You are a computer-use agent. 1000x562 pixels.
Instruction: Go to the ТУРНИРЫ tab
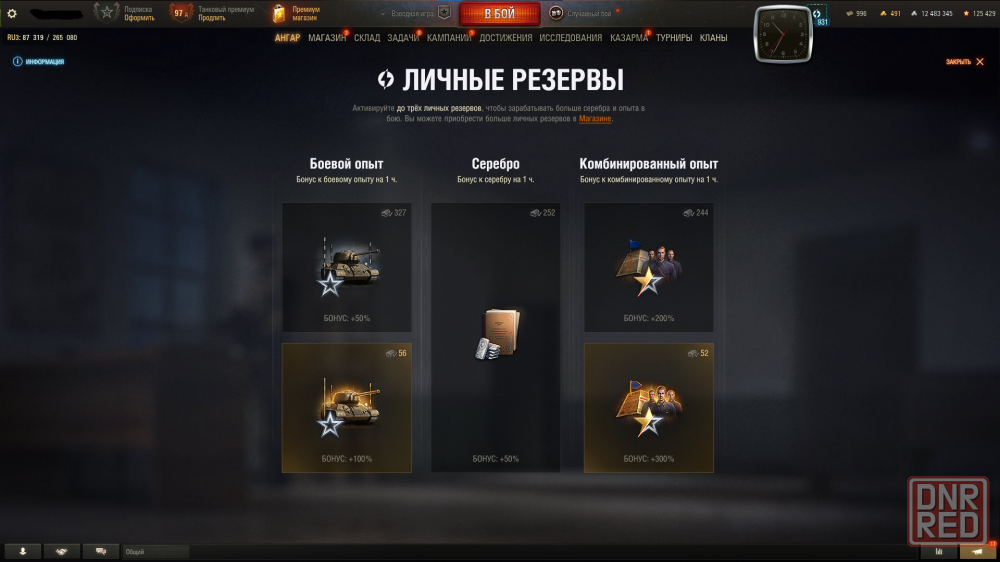[674, 38]
